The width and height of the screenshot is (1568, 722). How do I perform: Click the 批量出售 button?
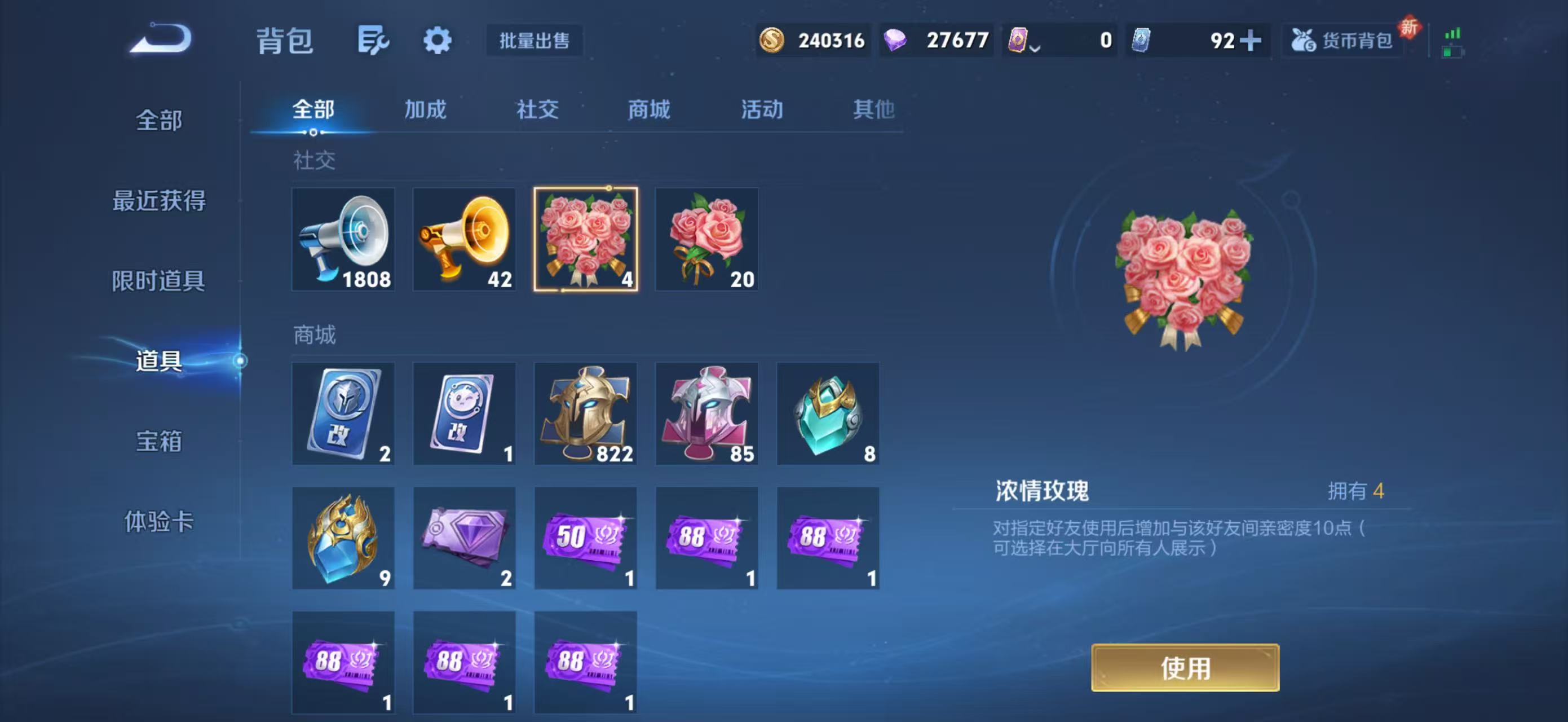pyautogui.click(x=535, y=41)
